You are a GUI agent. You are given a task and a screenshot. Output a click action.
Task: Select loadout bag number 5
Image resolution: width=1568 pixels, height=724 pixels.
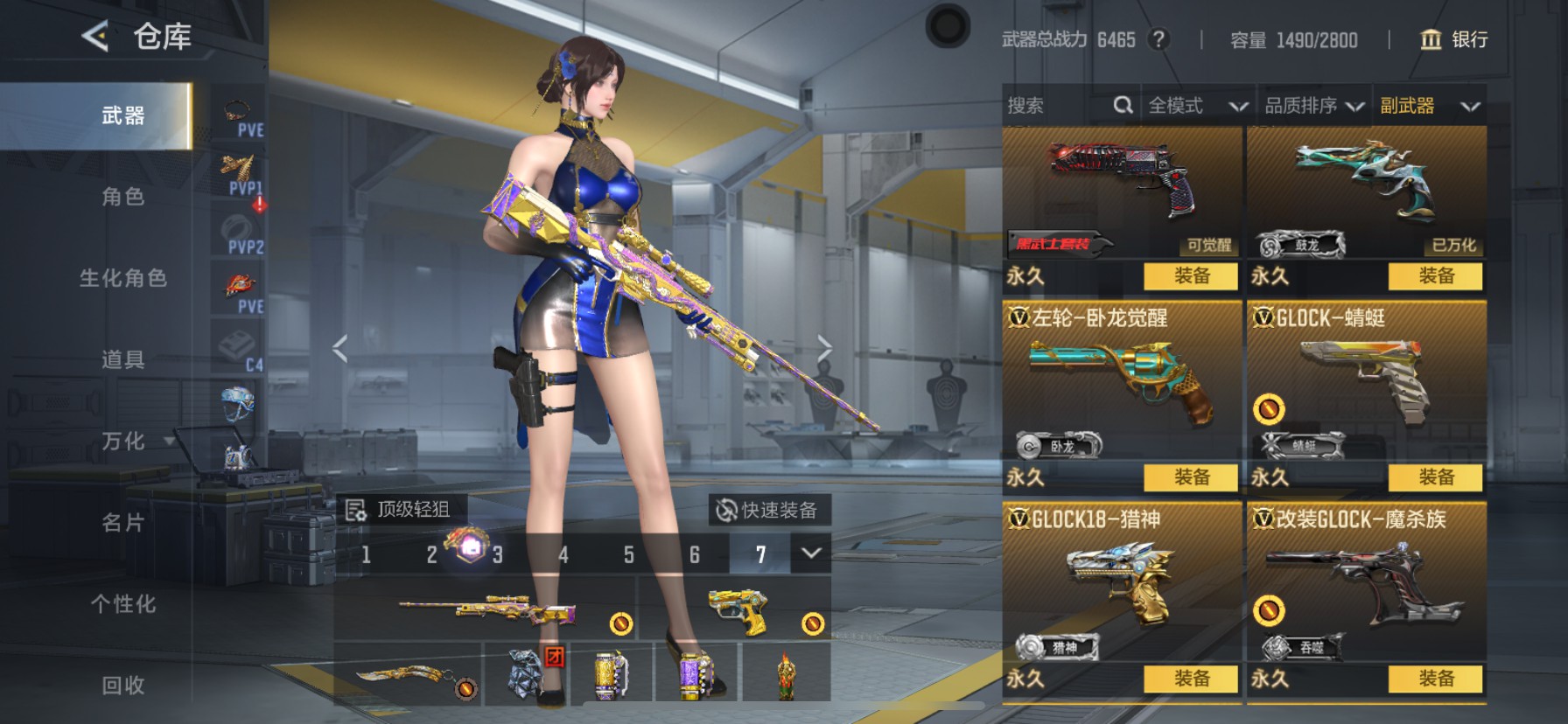[x=629, y=554]
